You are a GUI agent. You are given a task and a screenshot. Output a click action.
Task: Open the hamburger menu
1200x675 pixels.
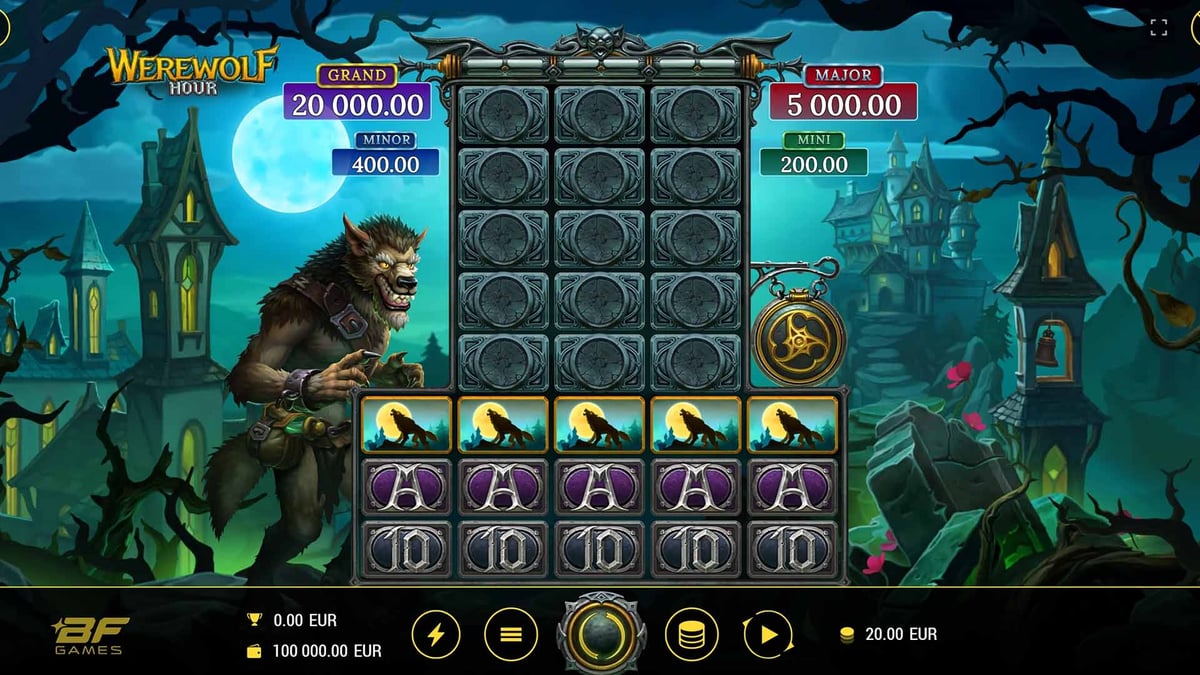(511, 634)
